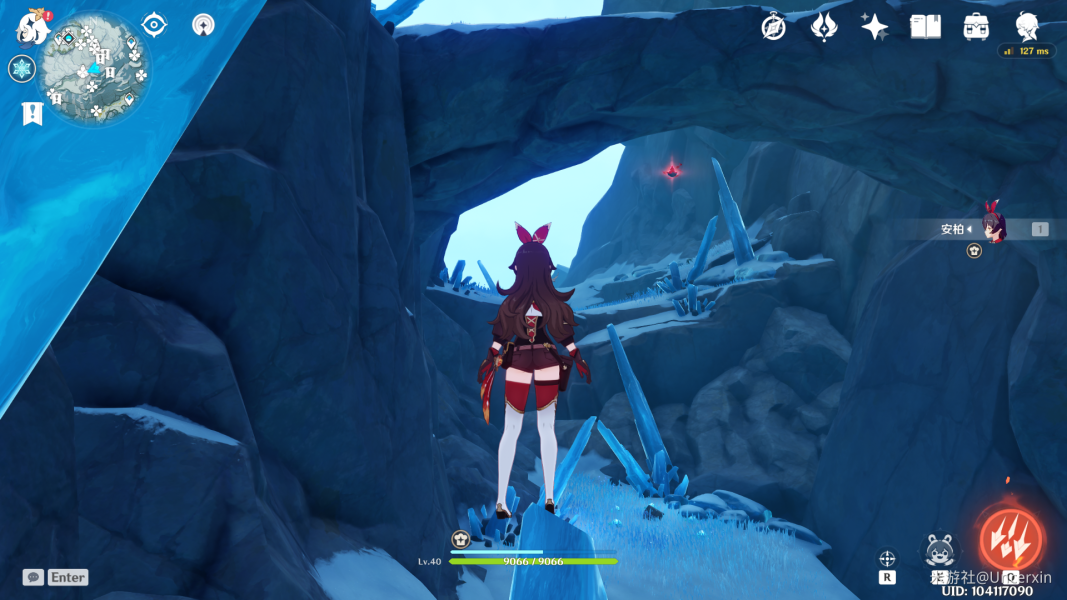
Task: Open the signal-arc icon beside the eye
Action: (x=203, y=25)
